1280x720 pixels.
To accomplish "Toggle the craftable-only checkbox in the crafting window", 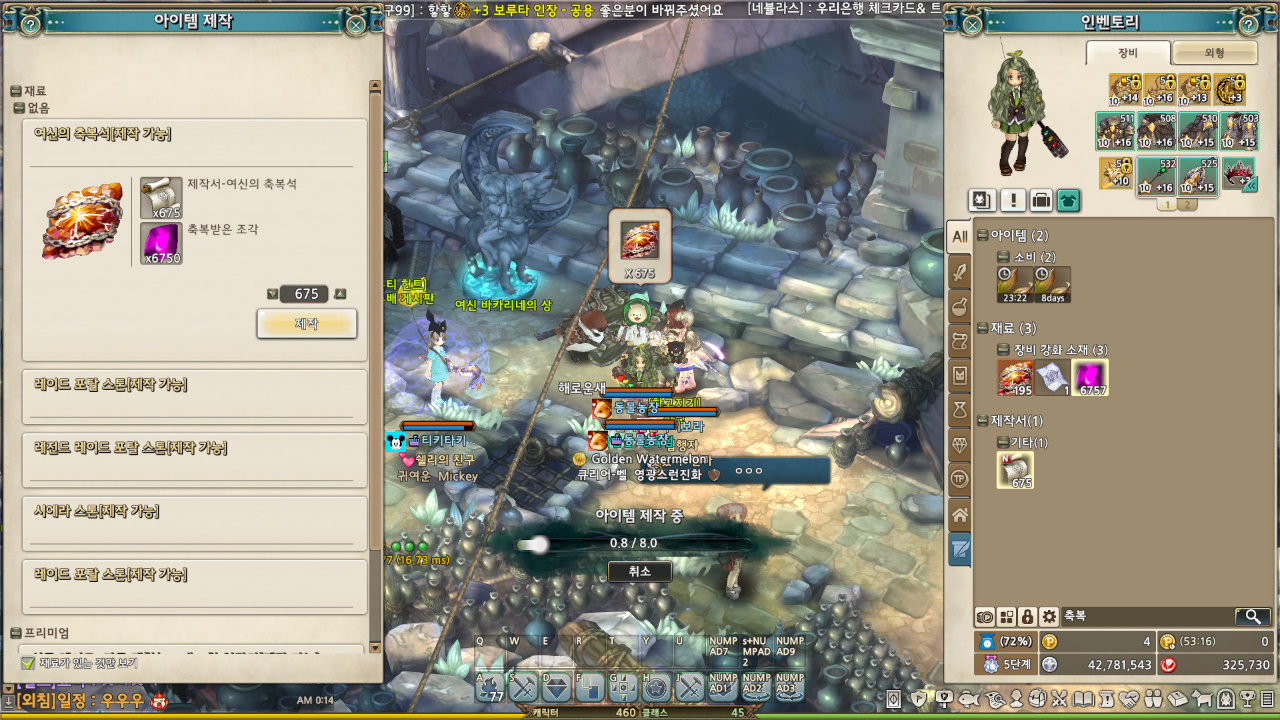I will click(x=28, y=663).
